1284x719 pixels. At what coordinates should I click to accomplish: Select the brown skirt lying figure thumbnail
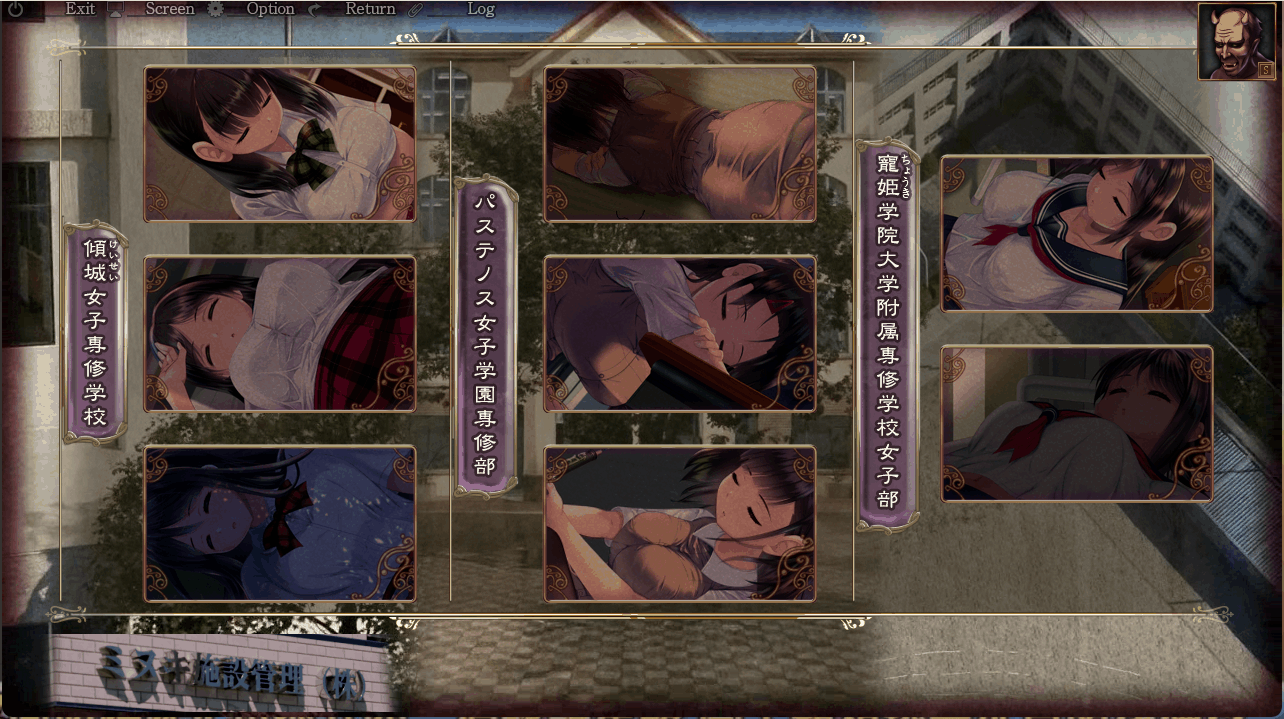[x=680, y=144]
